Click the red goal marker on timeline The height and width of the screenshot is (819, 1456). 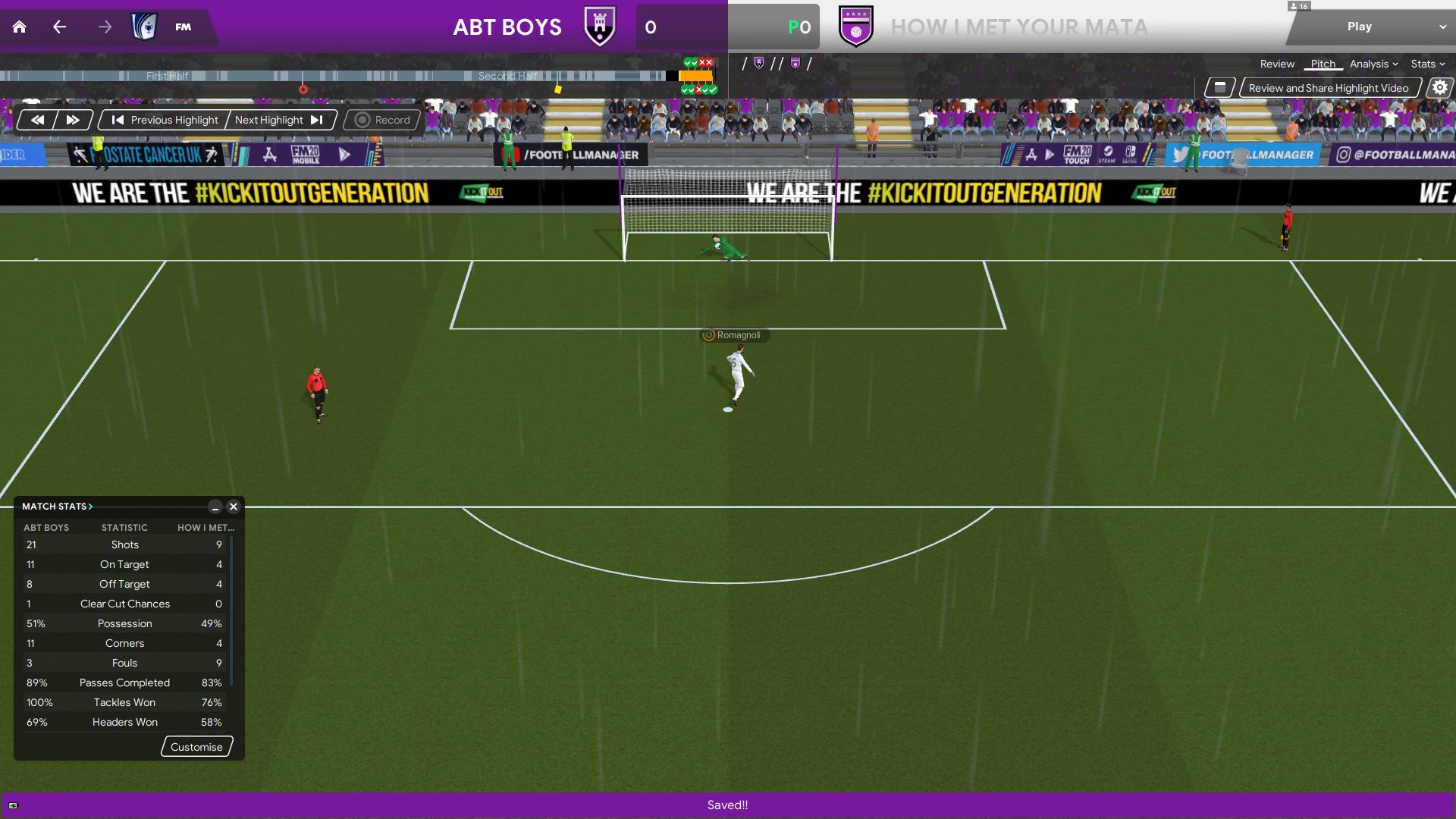[303, 89]
